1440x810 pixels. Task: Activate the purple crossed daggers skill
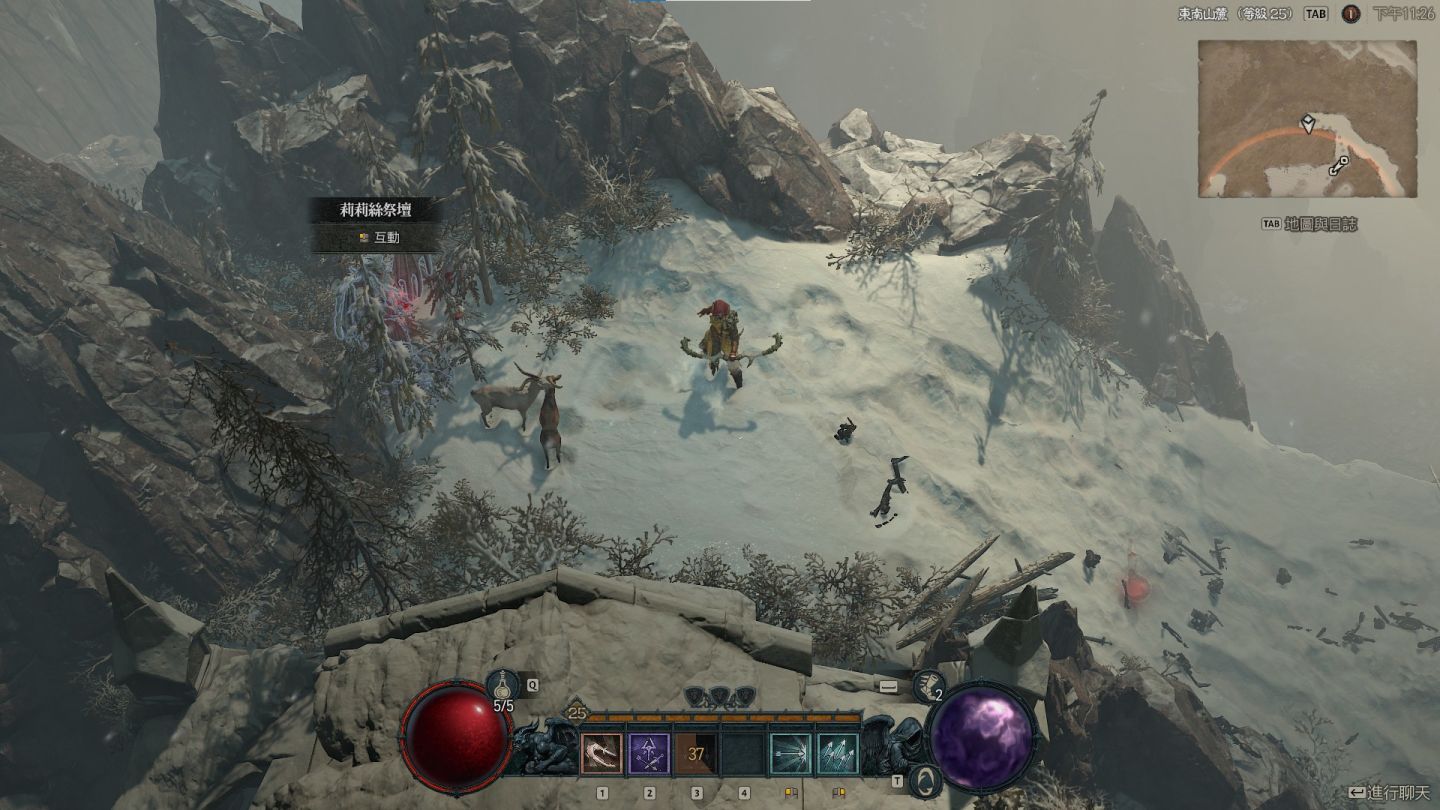(649, 753)
